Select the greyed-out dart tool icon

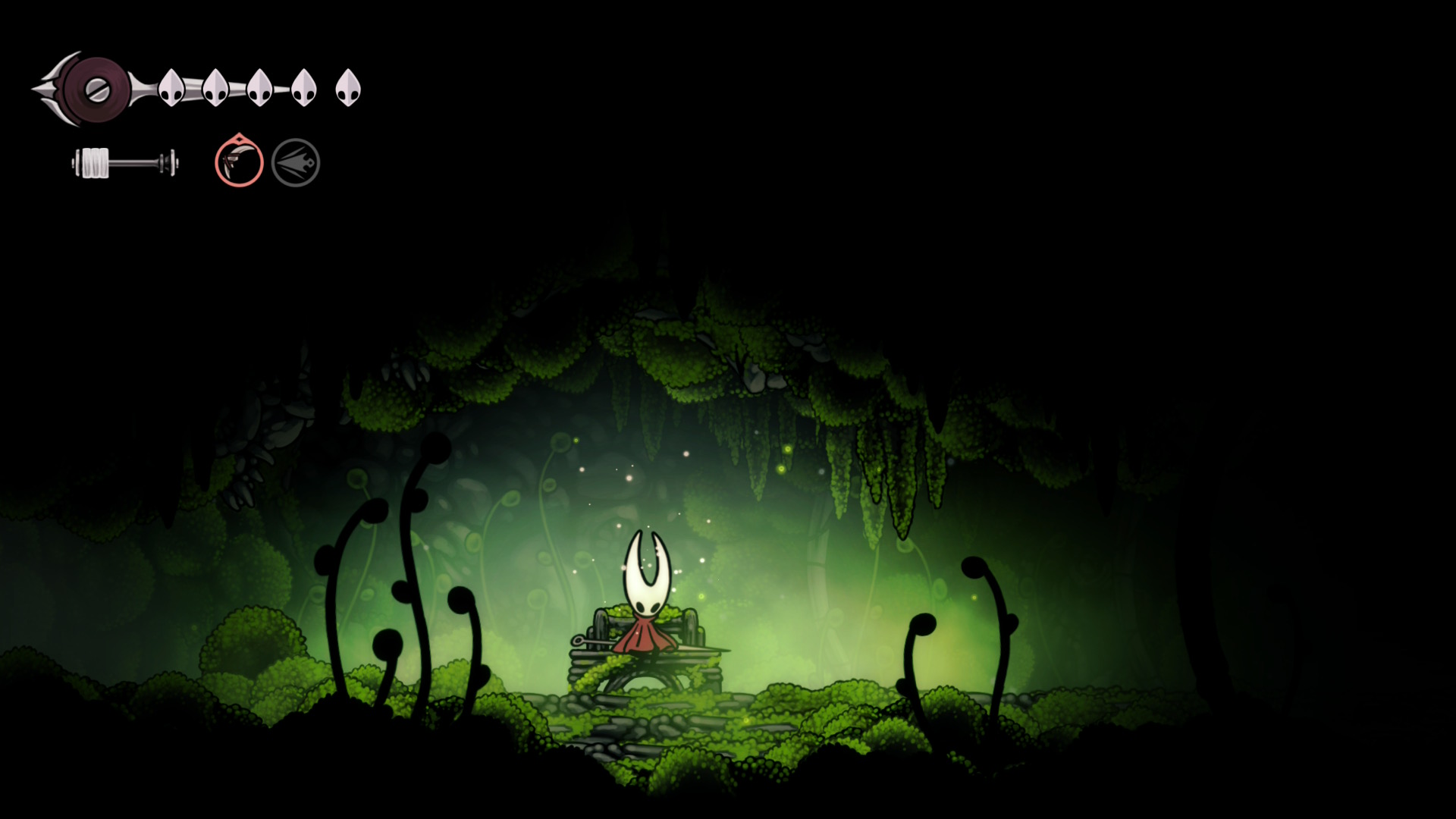point(296,162)
